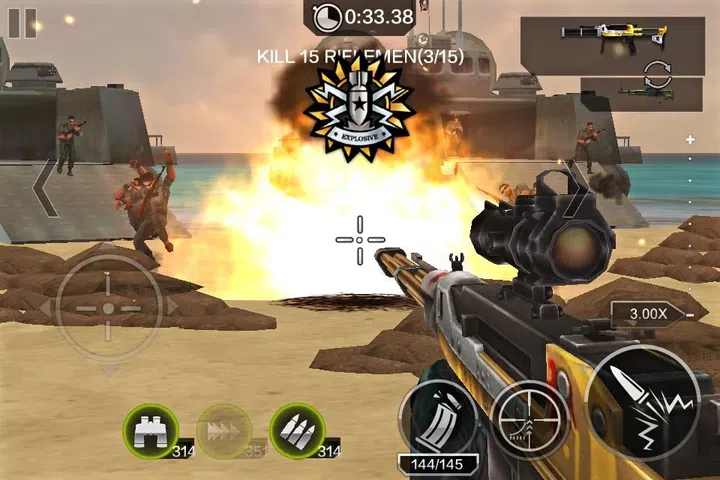Screen dimensions: 720x480
Task: Use the fast-forward arrows booster
Action: (x=223, y=430)
